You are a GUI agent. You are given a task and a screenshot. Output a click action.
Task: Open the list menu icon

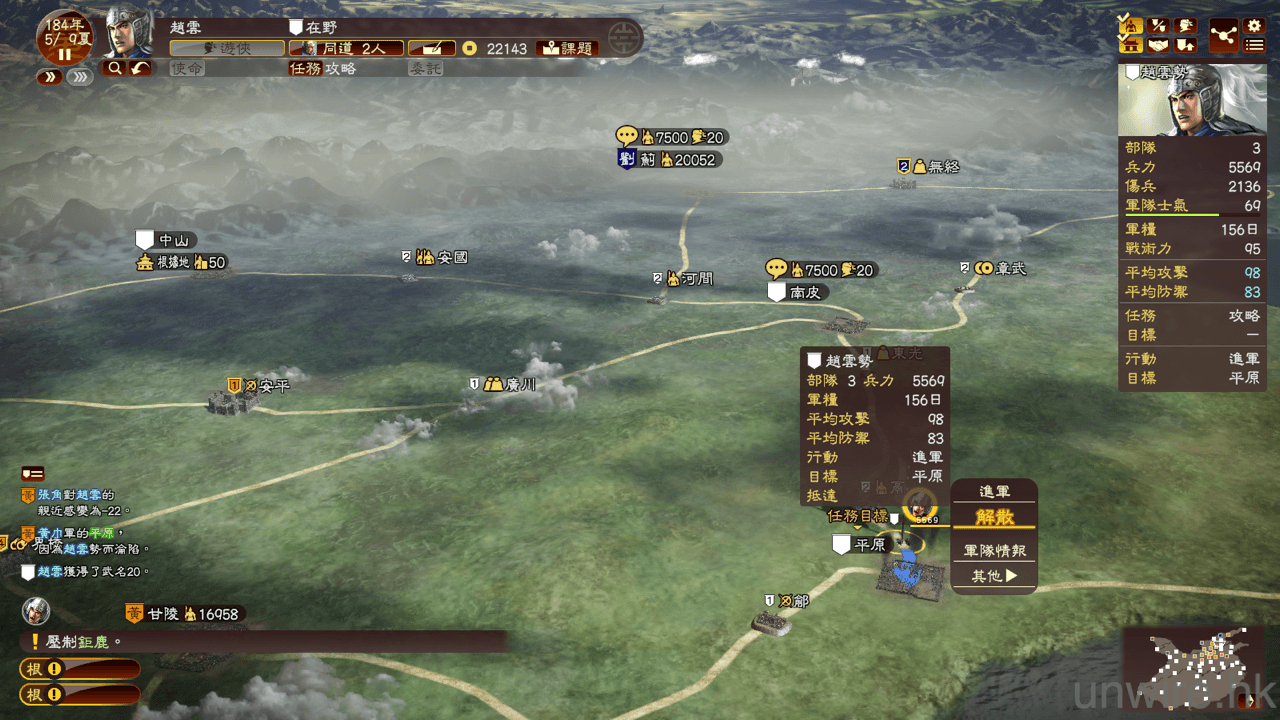pos(1253,45)
